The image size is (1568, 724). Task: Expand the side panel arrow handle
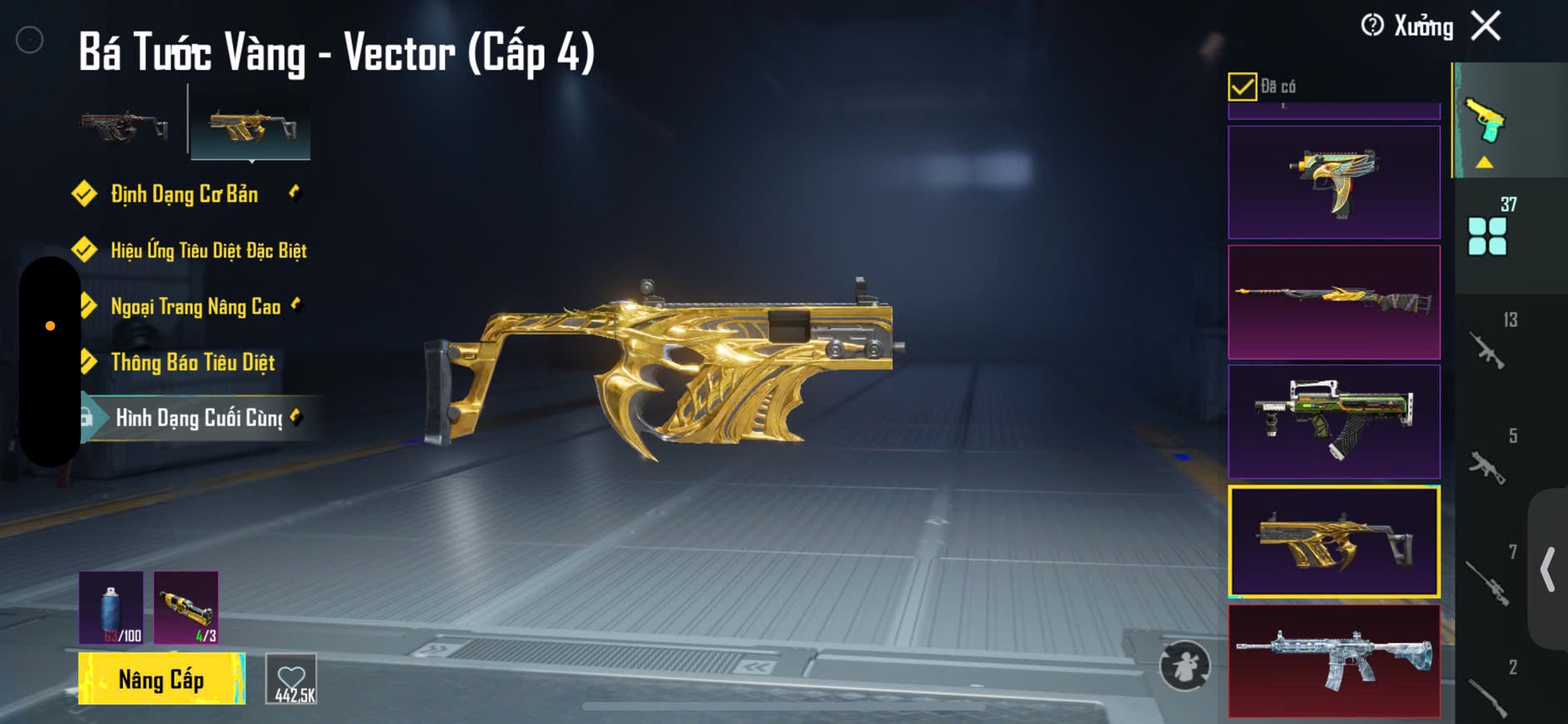[1548, 568]
